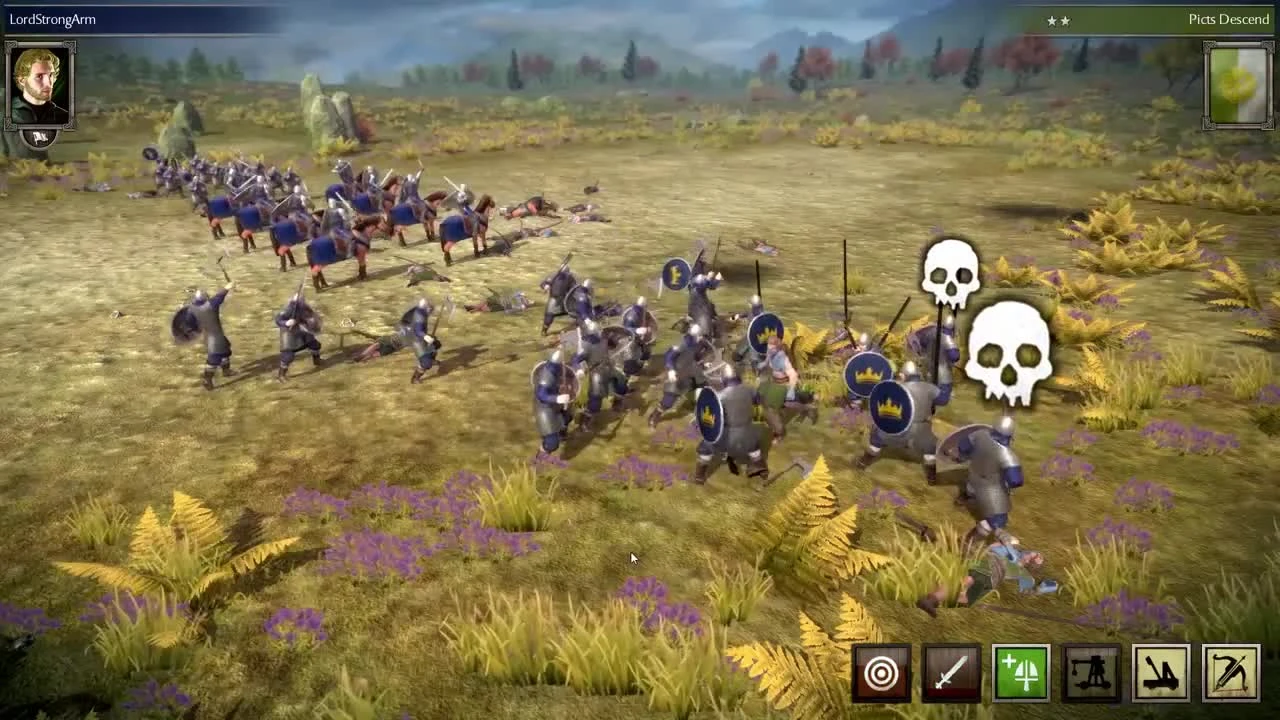
Task: Open the LordStrongArm name bar
Action: [55, 18]
